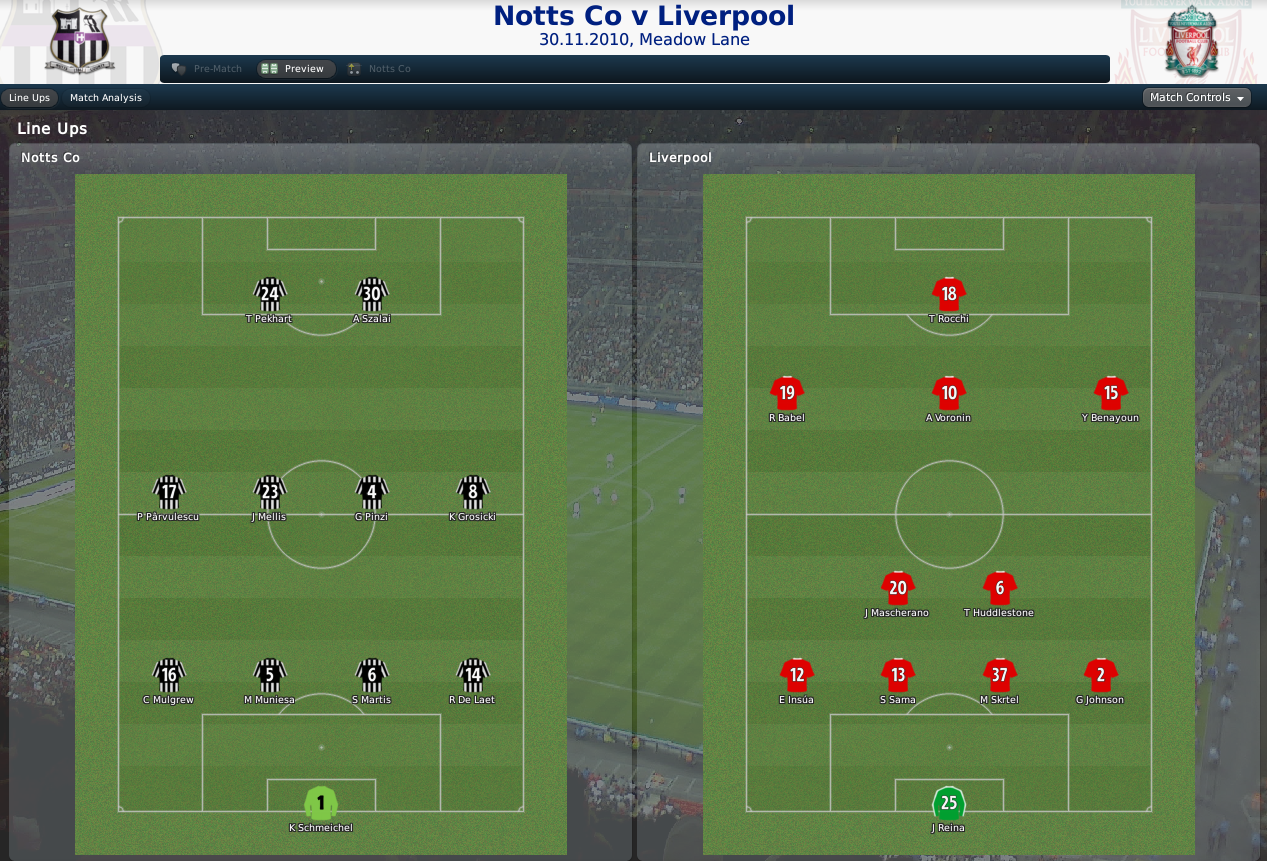Image resolution: width=1267 pixels, height=861 pixels.
Task: Choose Liverpool striker T Rocchi
Action: (x=949, y=293)
